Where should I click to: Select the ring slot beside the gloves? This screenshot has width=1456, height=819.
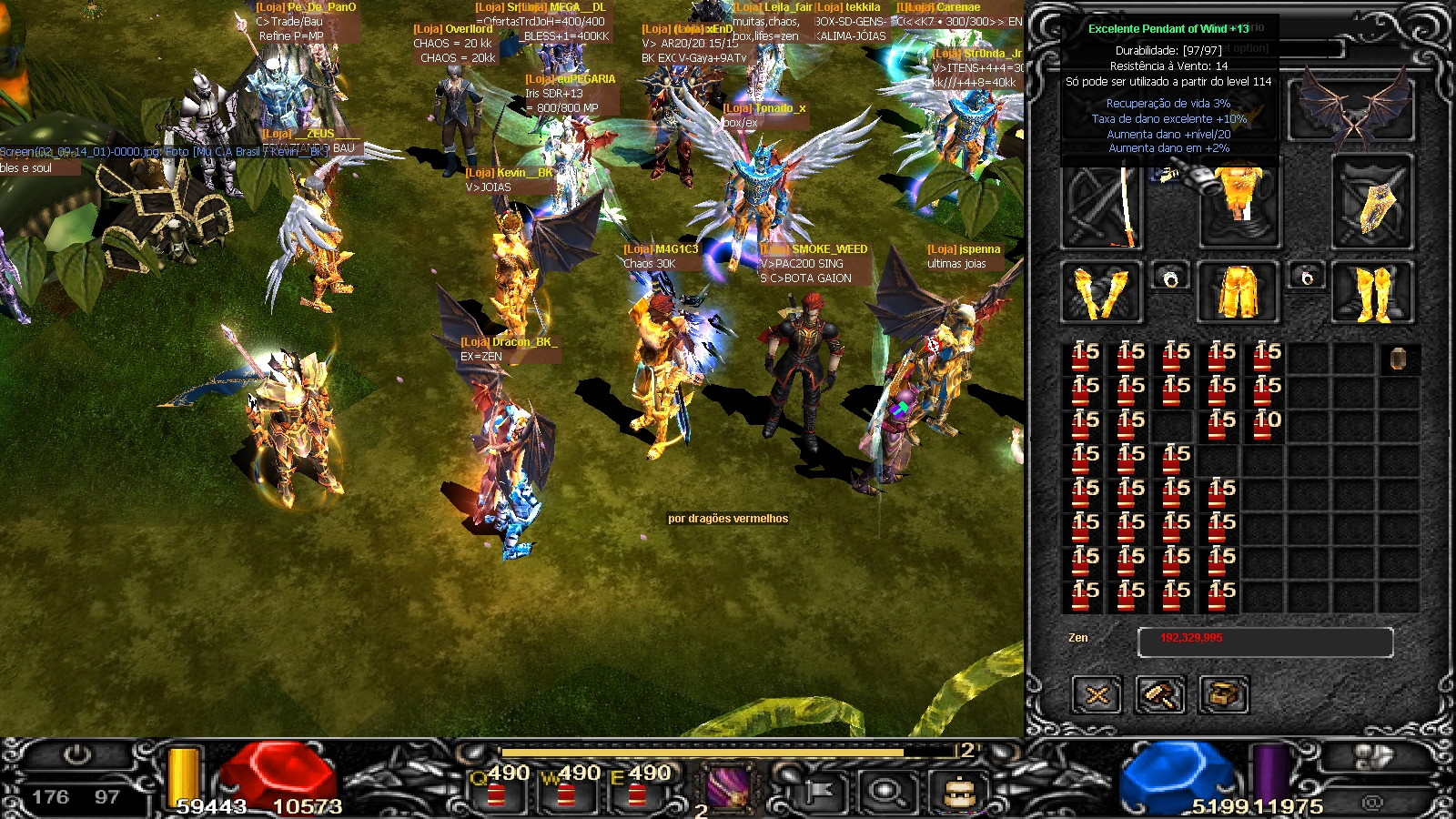pos(1170,277)
